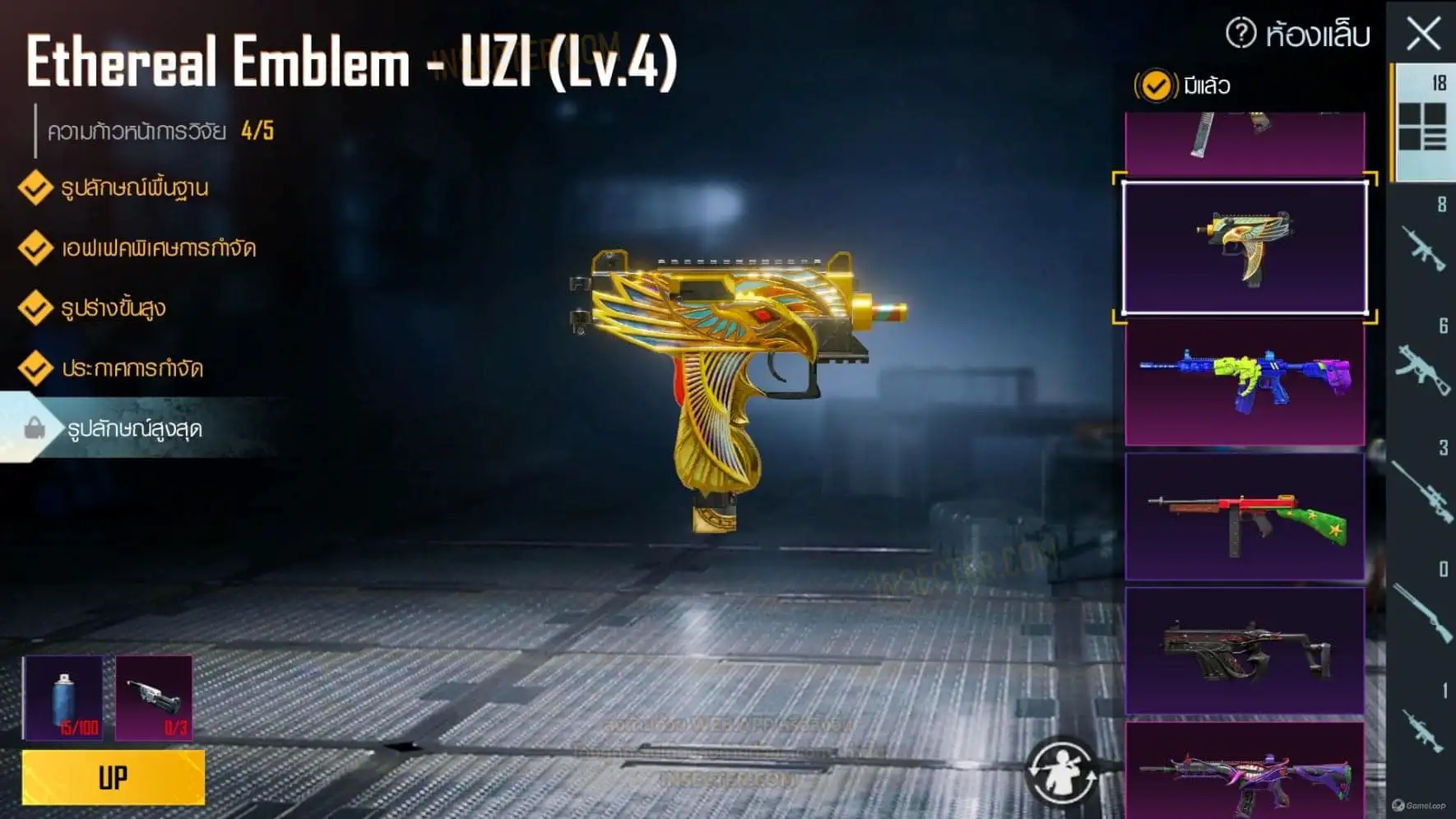Tap the yellow UP upgrade button
This screenshot has height=819, width=1456.
click(x=114, y=777)
